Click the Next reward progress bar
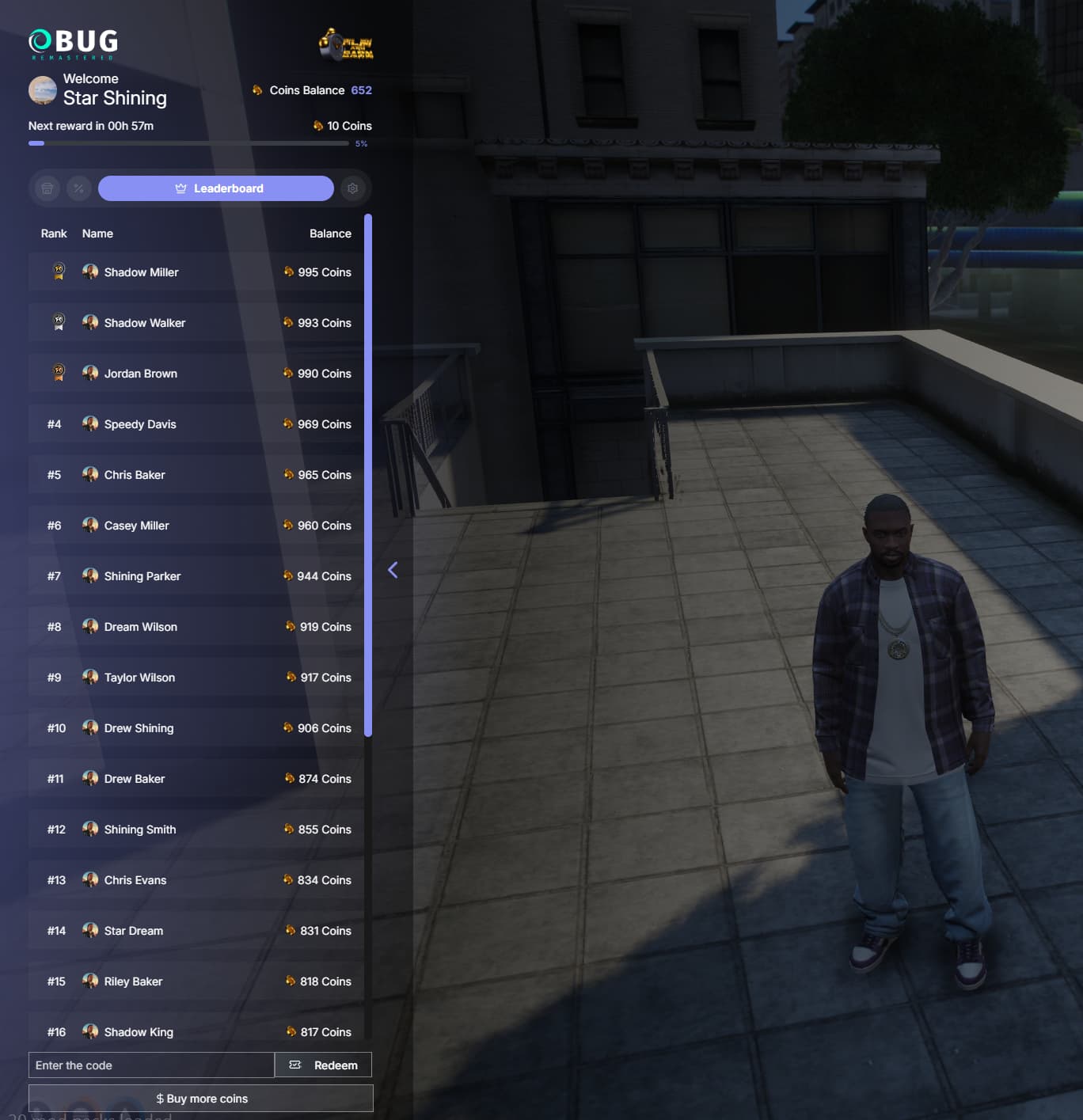Image resolution: width=1083 pixels, height=1120 pixels. [190, 143]
